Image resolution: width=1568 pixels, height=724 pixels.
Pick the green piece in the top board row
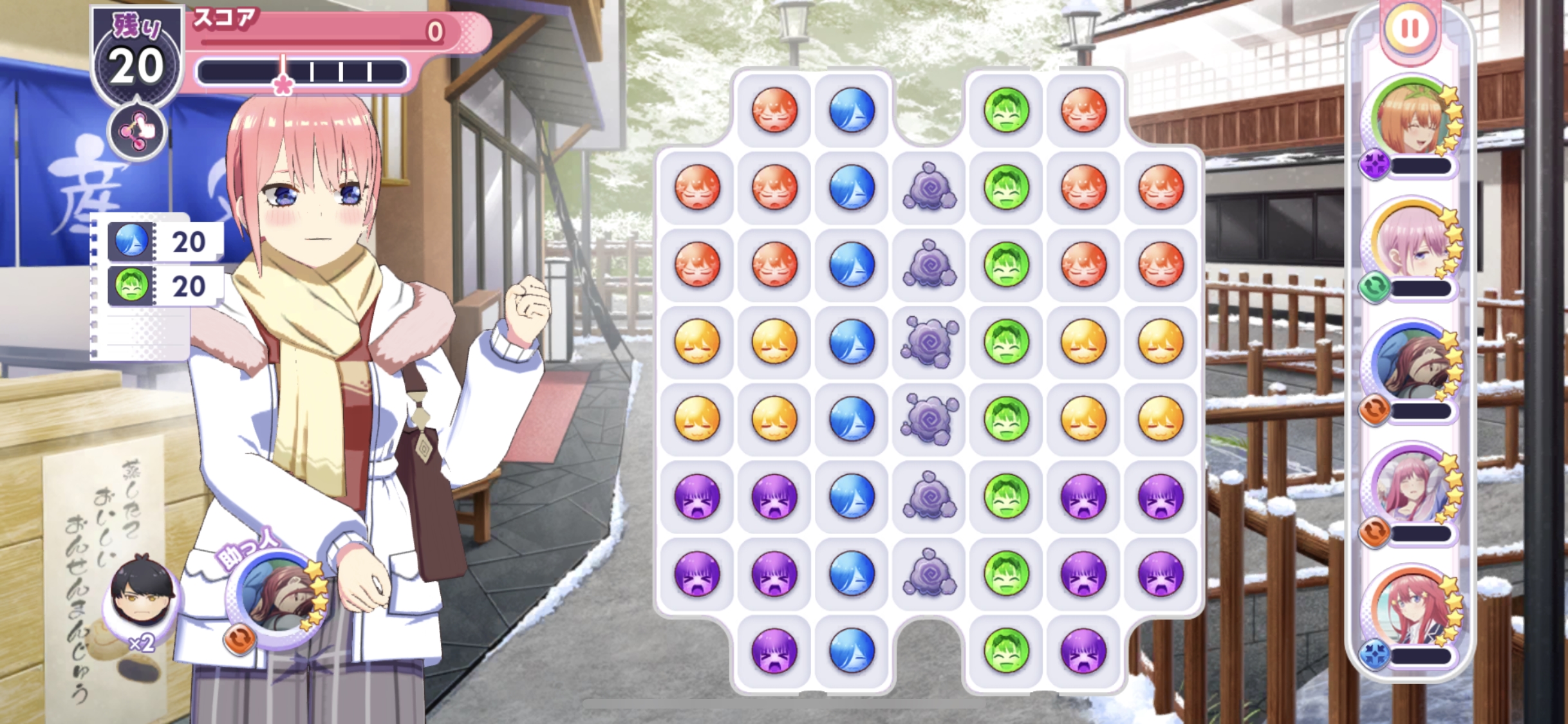pyautogui.click(x=1006, y=110)
